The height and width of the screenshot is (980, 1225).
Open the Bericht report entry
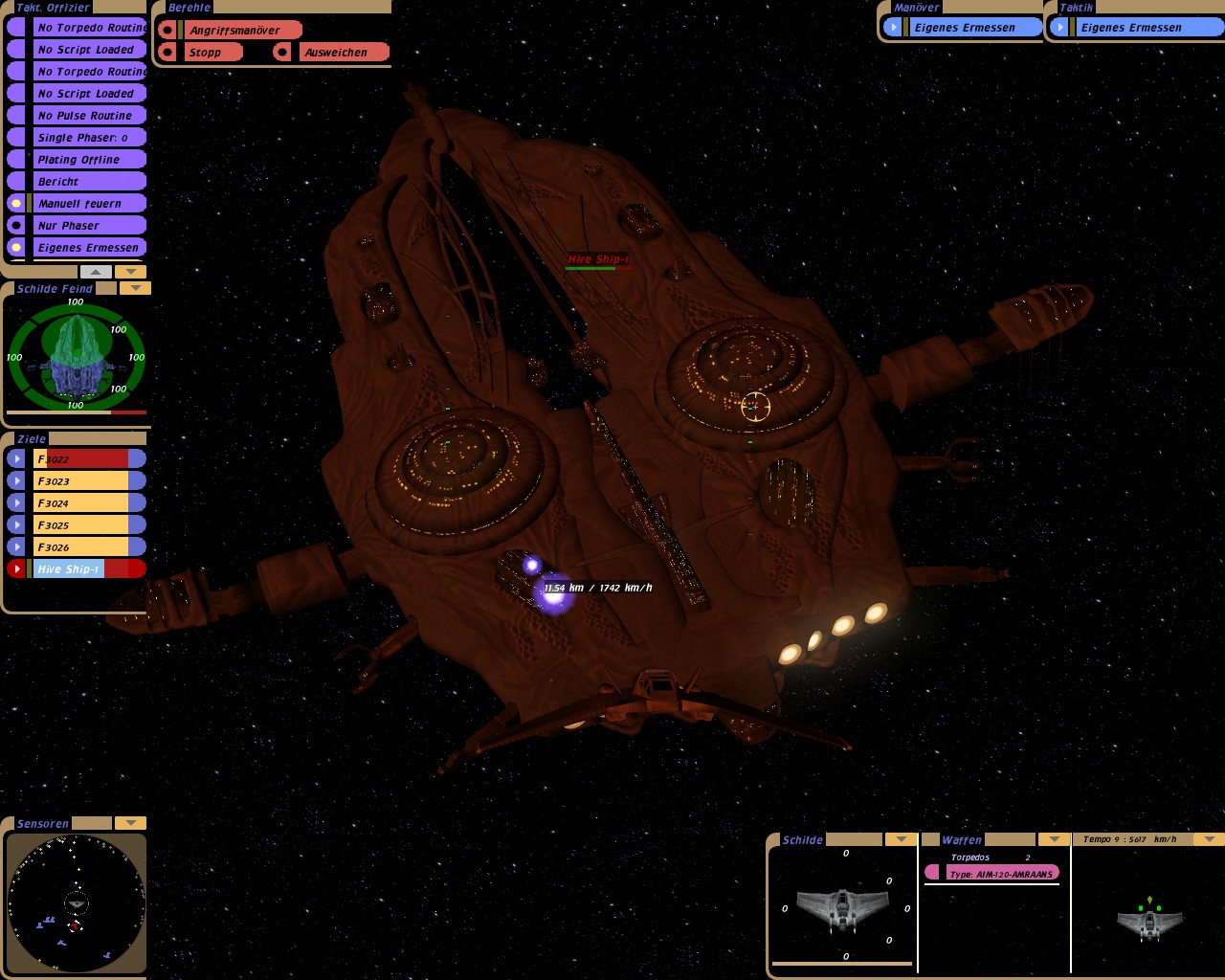click(88, 182)
